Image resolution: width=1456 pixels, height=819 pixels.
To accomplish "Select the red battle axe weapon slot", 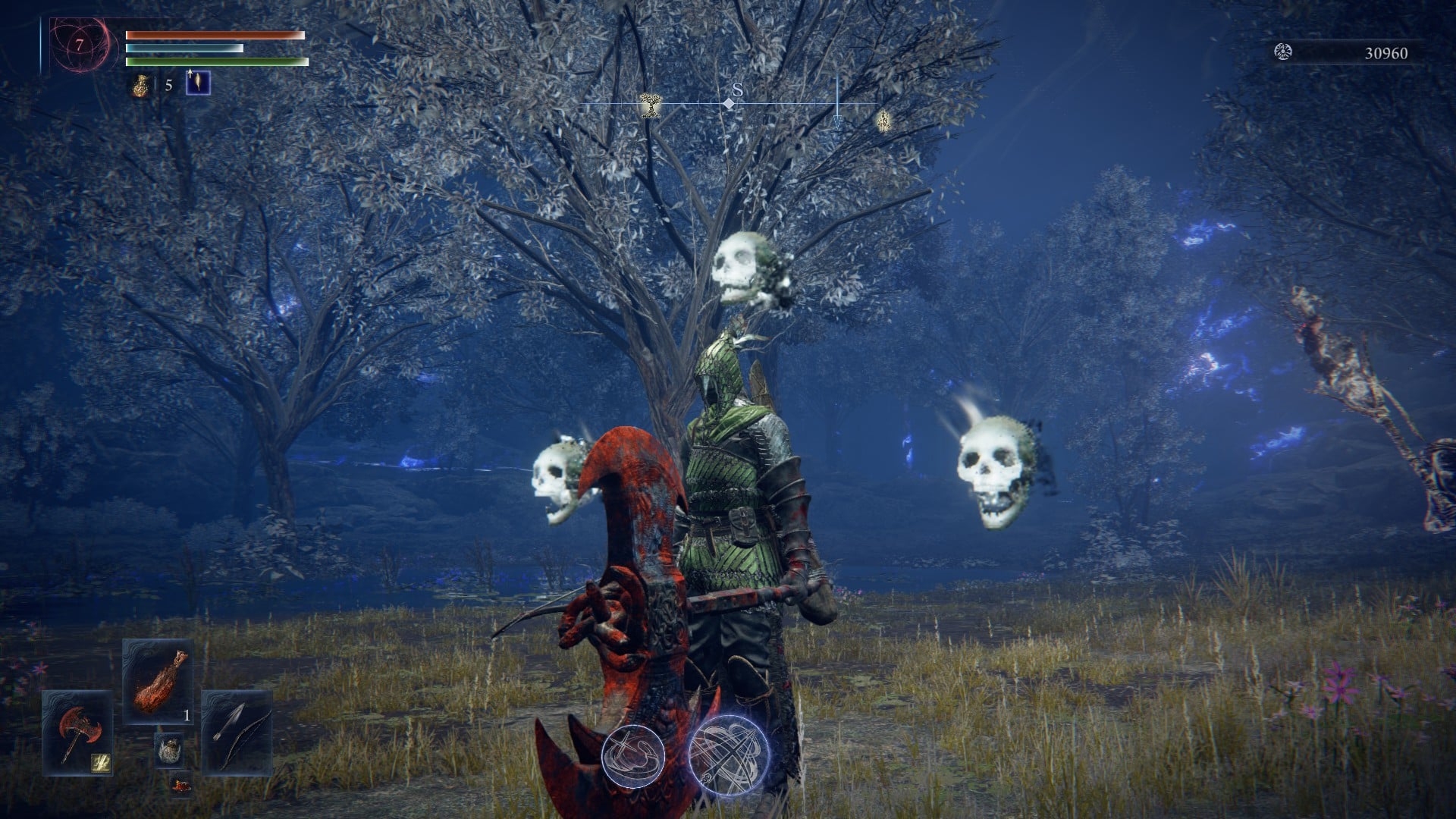I will 77,731.
